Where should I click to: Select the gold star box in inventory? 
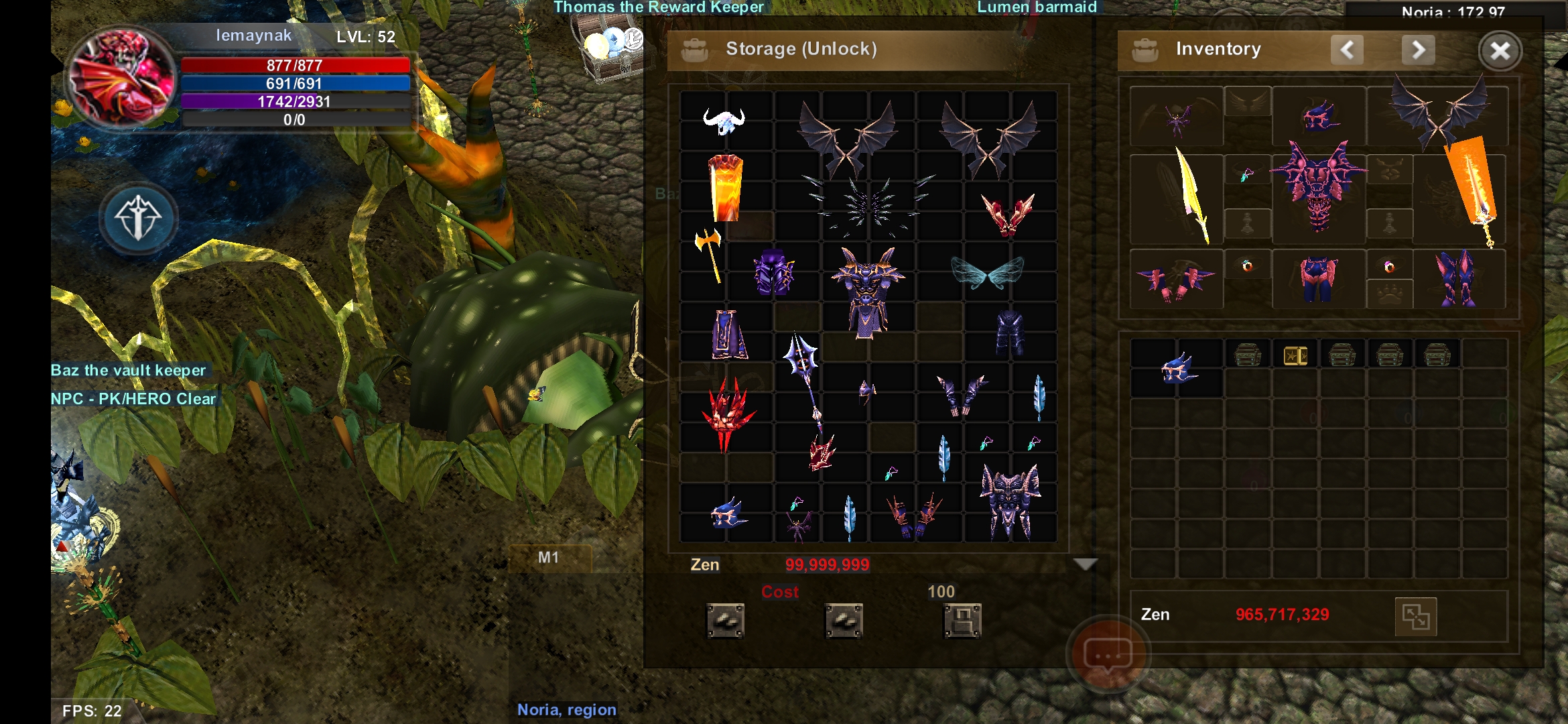coord(1295,355)
